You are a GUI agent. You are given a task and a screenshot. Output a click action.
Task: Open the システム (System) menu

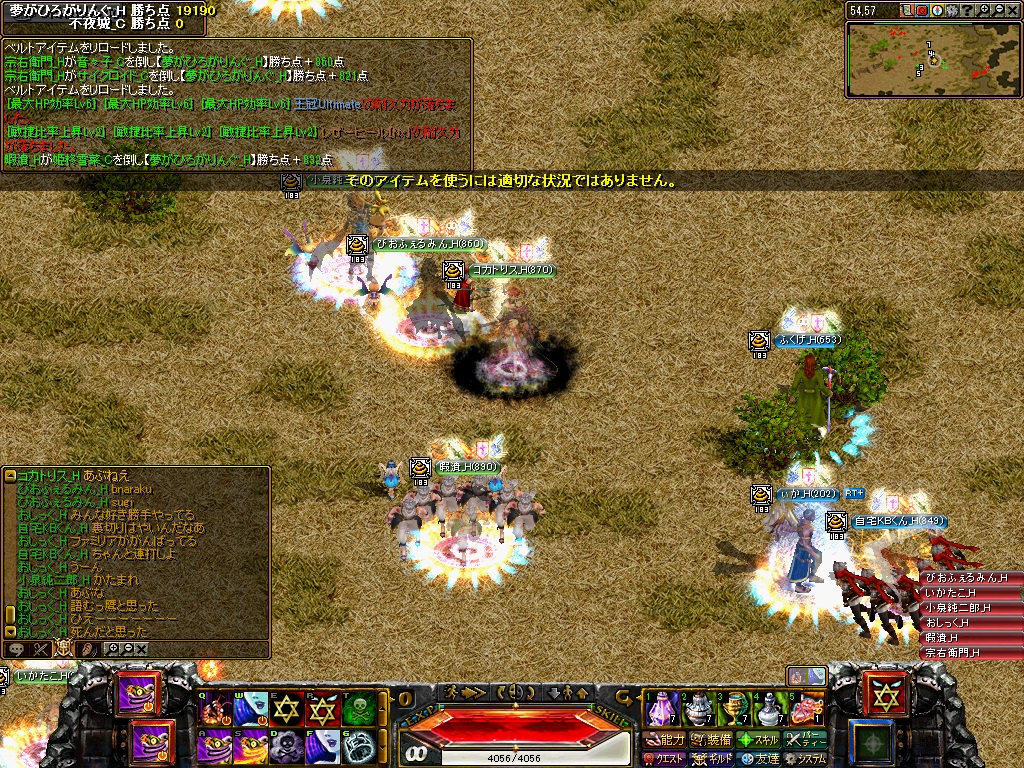(806, 759)
